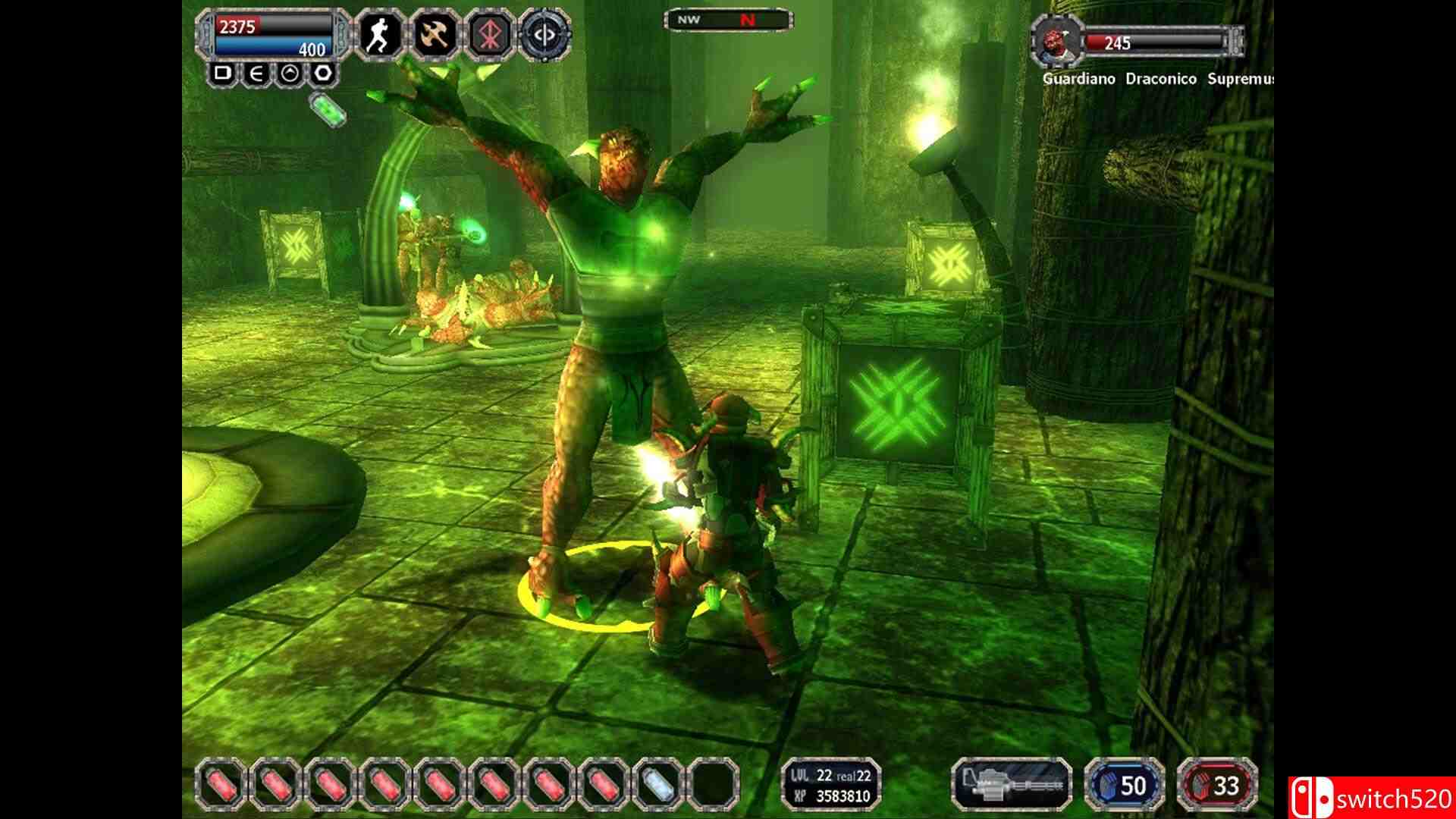Activate the red rune ability icon

pos(489,35)
